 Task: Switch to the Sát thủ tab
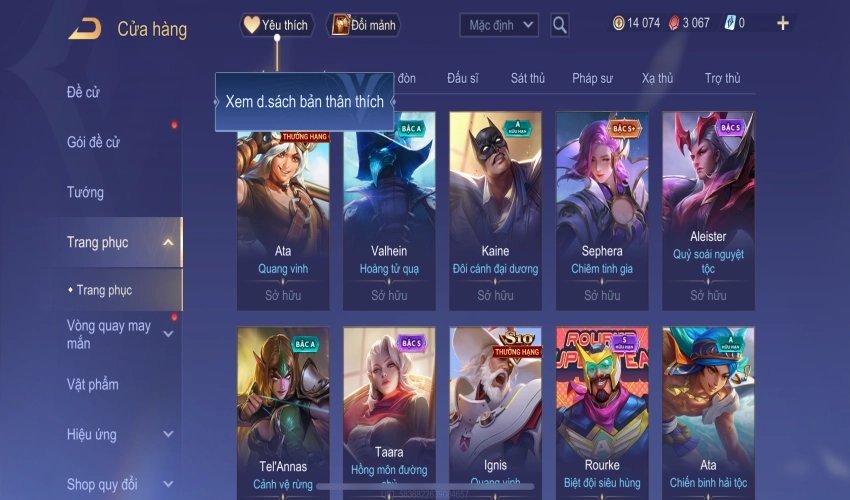527,78
